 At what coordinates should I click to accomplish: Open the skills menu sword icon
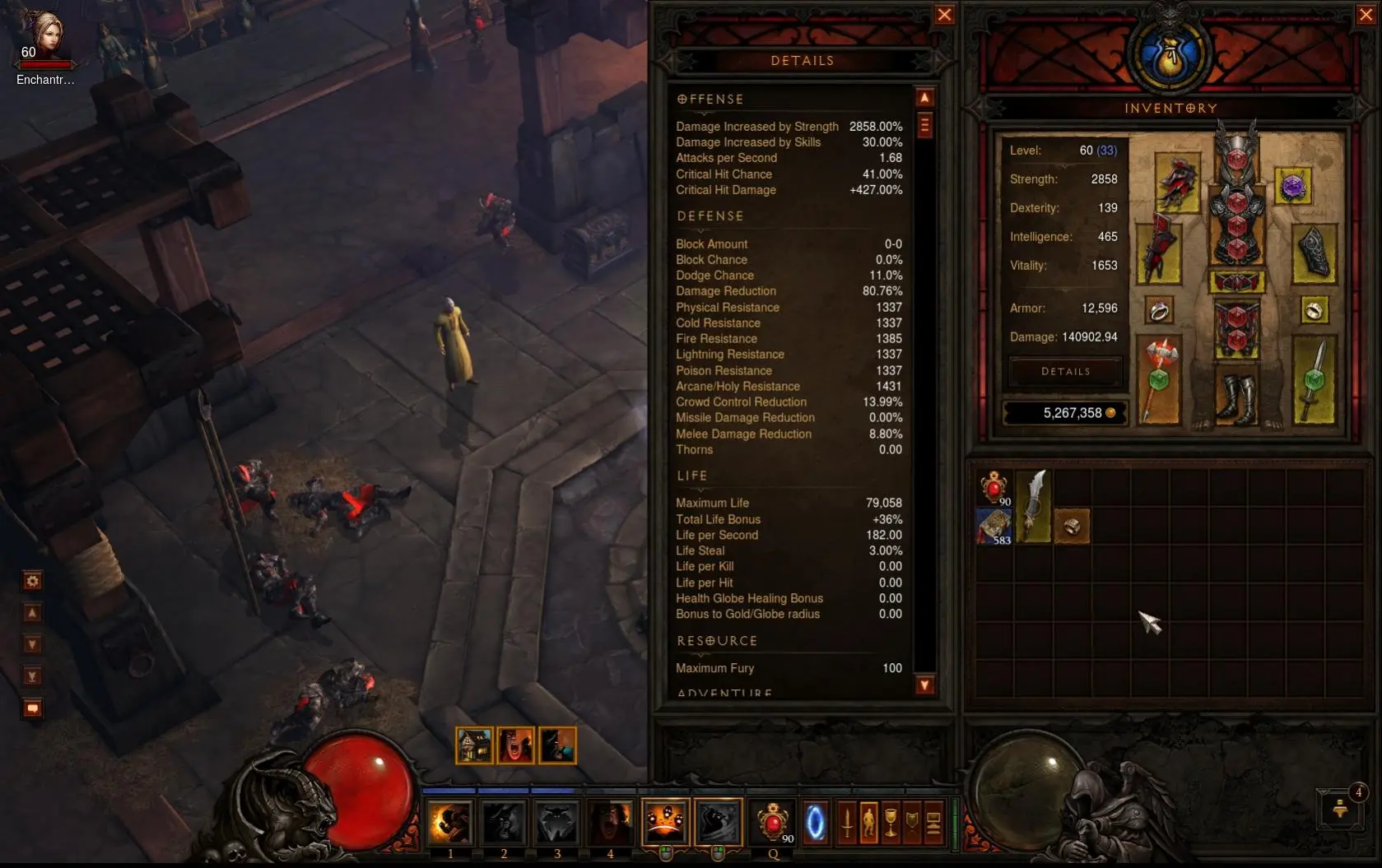coord(847,822)
